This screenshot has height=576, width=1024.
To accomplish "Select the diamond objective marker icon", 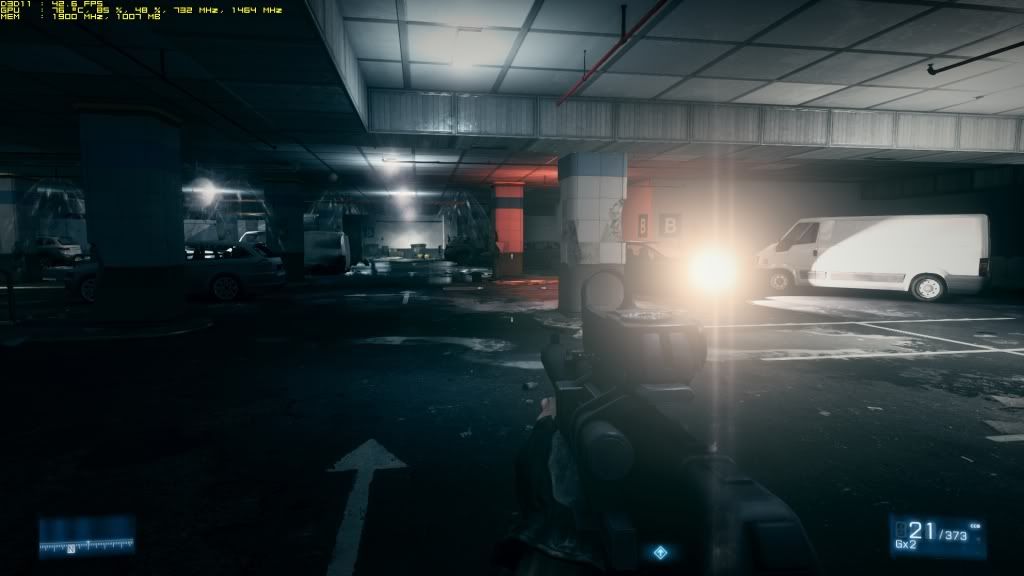I will click(x=660, y=552).
